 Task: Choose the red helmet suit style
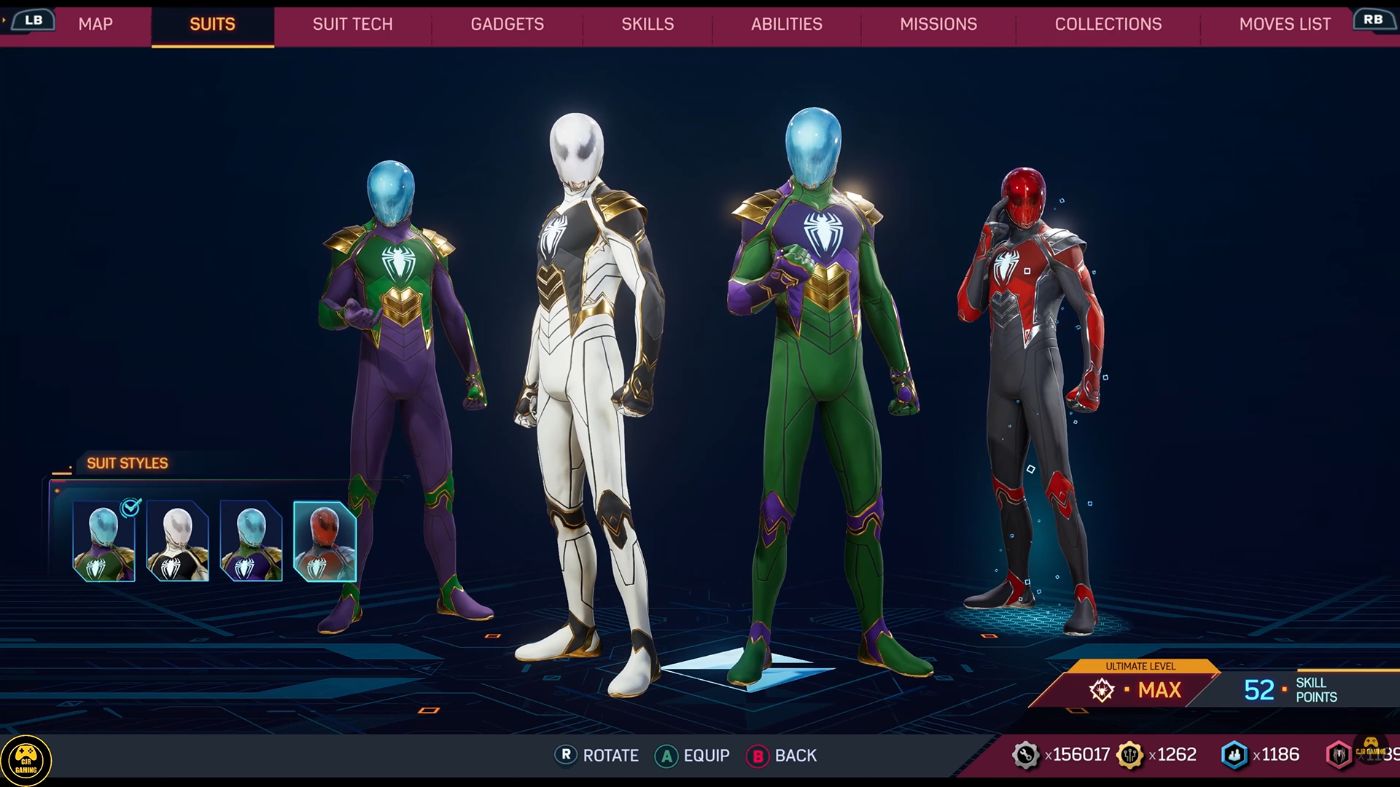(324, 541)
